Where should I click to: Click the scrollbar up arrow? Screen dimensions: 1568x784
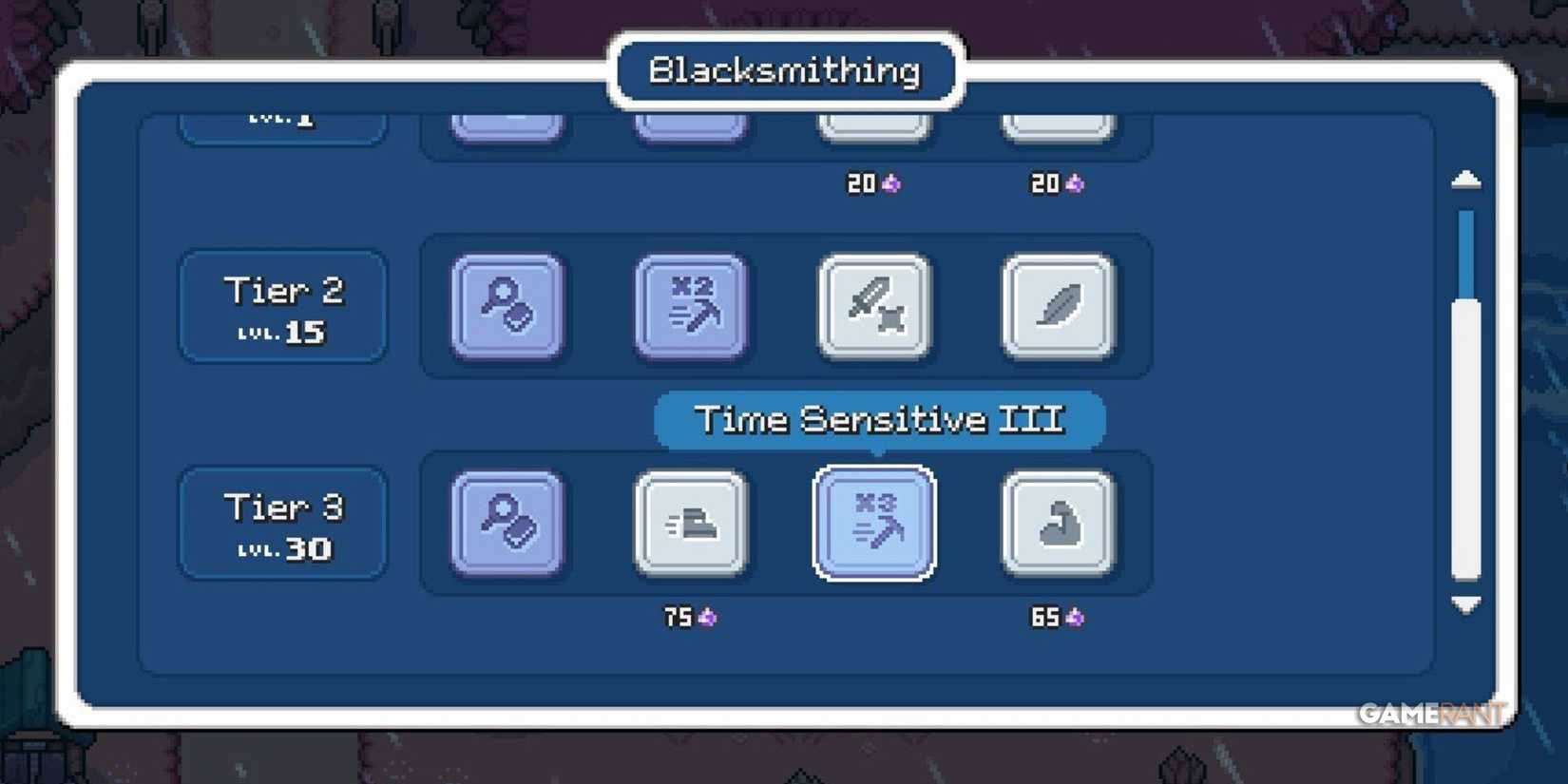pos(1464,181)
